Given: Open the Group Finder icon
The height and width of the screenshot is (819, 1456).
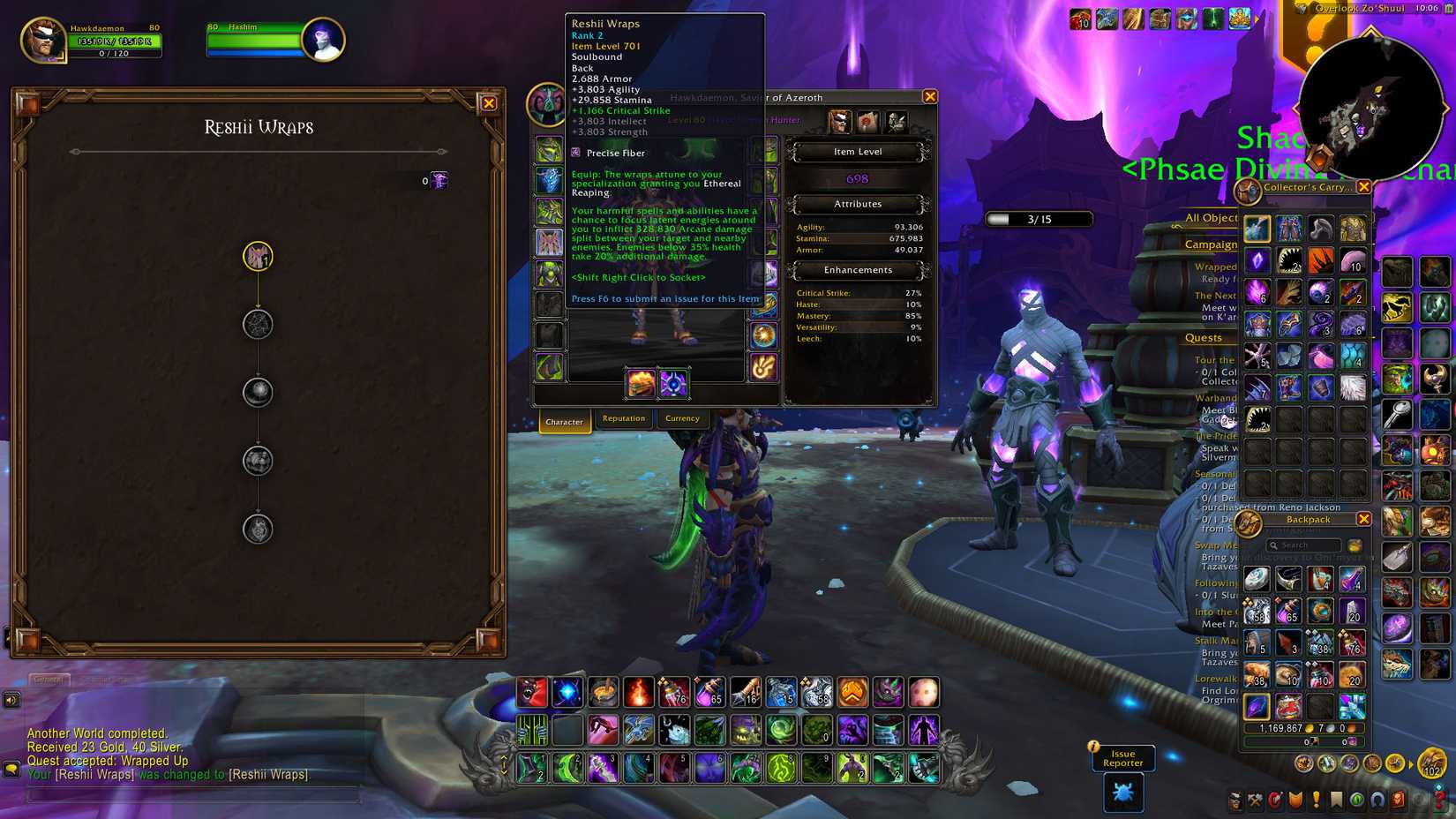Looking at the screenshot, I should coord(1377,799).
